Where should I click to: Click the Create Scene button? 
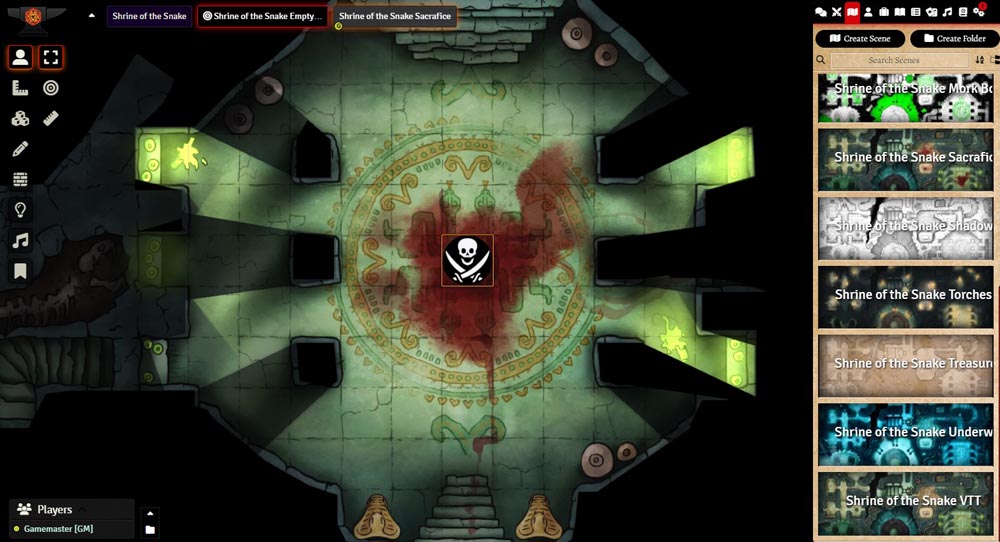click(860, 38)
